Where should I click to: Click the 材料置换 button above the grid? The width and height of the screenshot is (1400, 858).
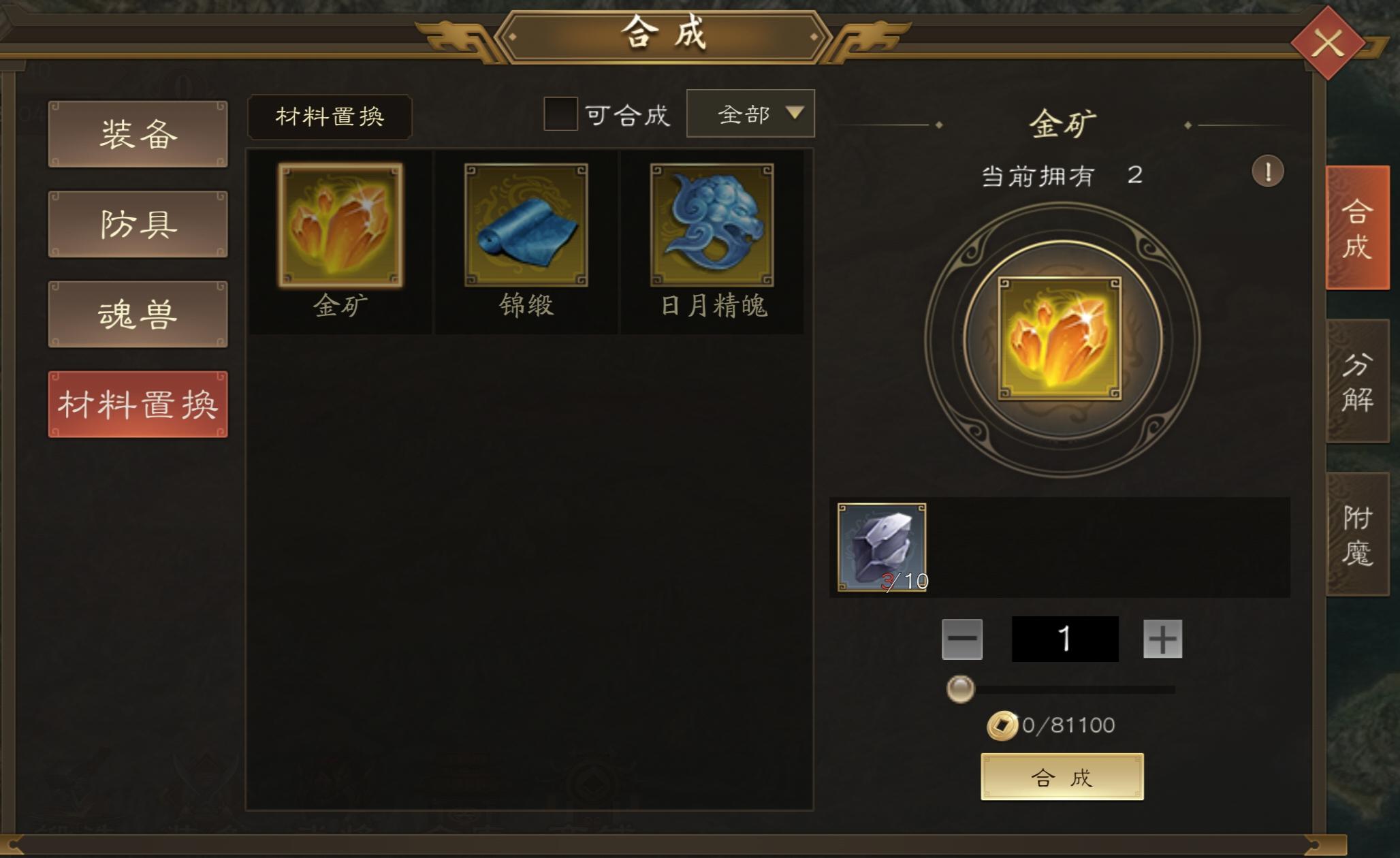330,116
